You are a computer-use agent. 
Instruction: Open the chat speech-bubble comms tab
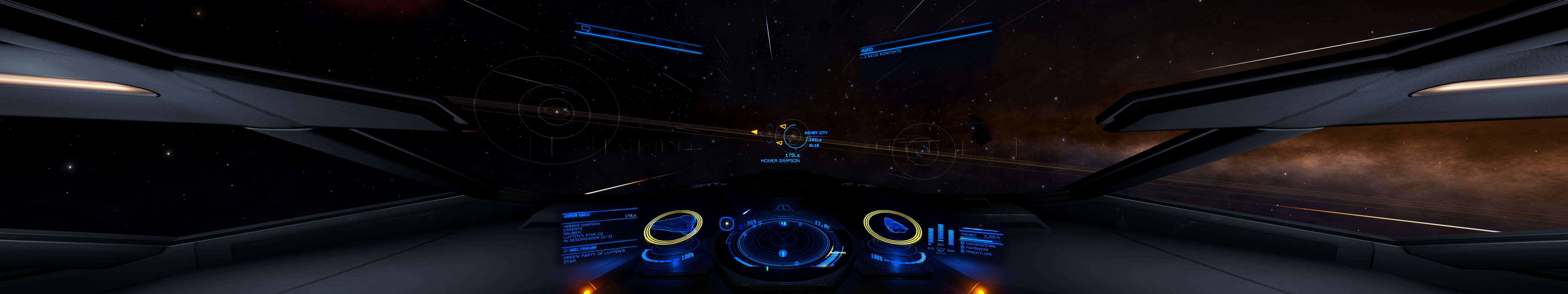point(586,28)
